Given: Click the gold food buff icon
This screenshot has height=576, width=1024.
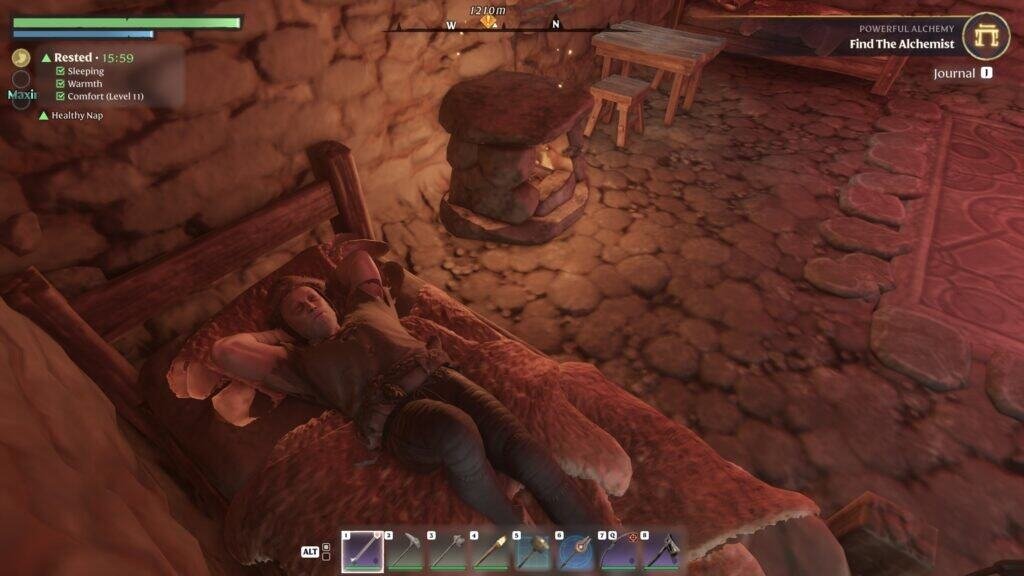Looking at the screenshot, I should coord(21,58).
